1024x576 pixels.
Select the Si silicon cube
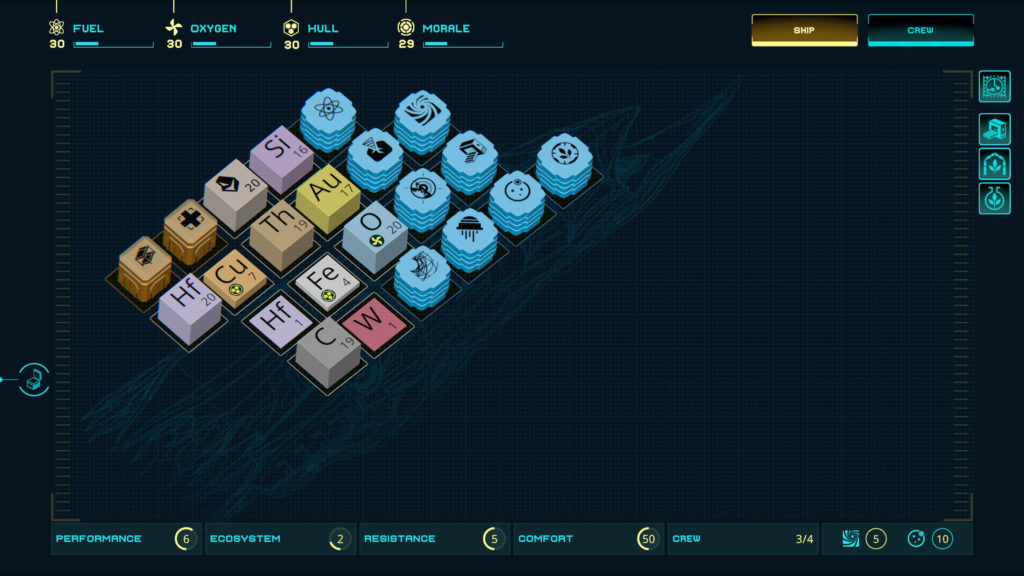click(x=282, y=155)
